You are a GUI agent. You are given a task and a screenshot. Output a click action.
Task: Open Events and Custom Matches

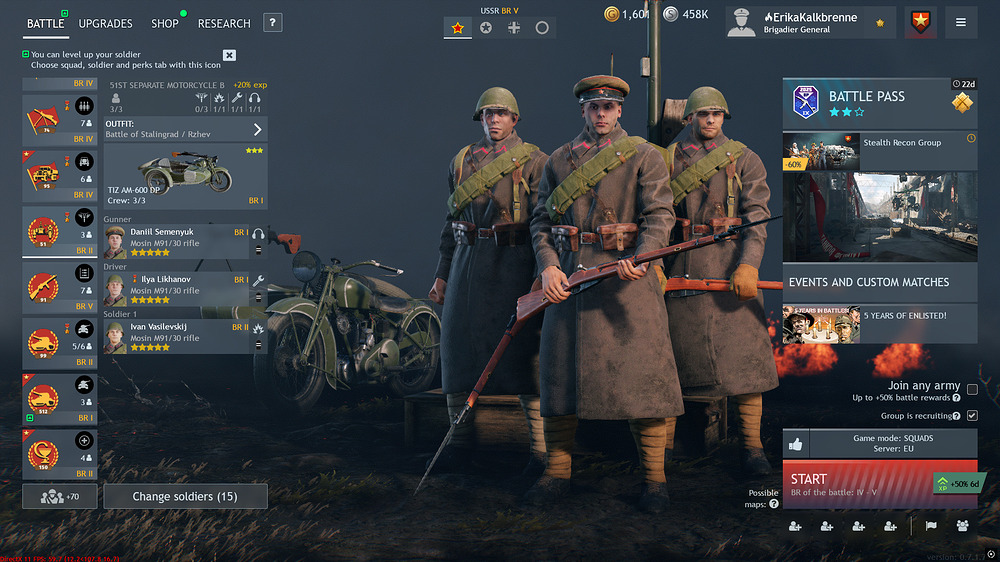click(879, 282)
